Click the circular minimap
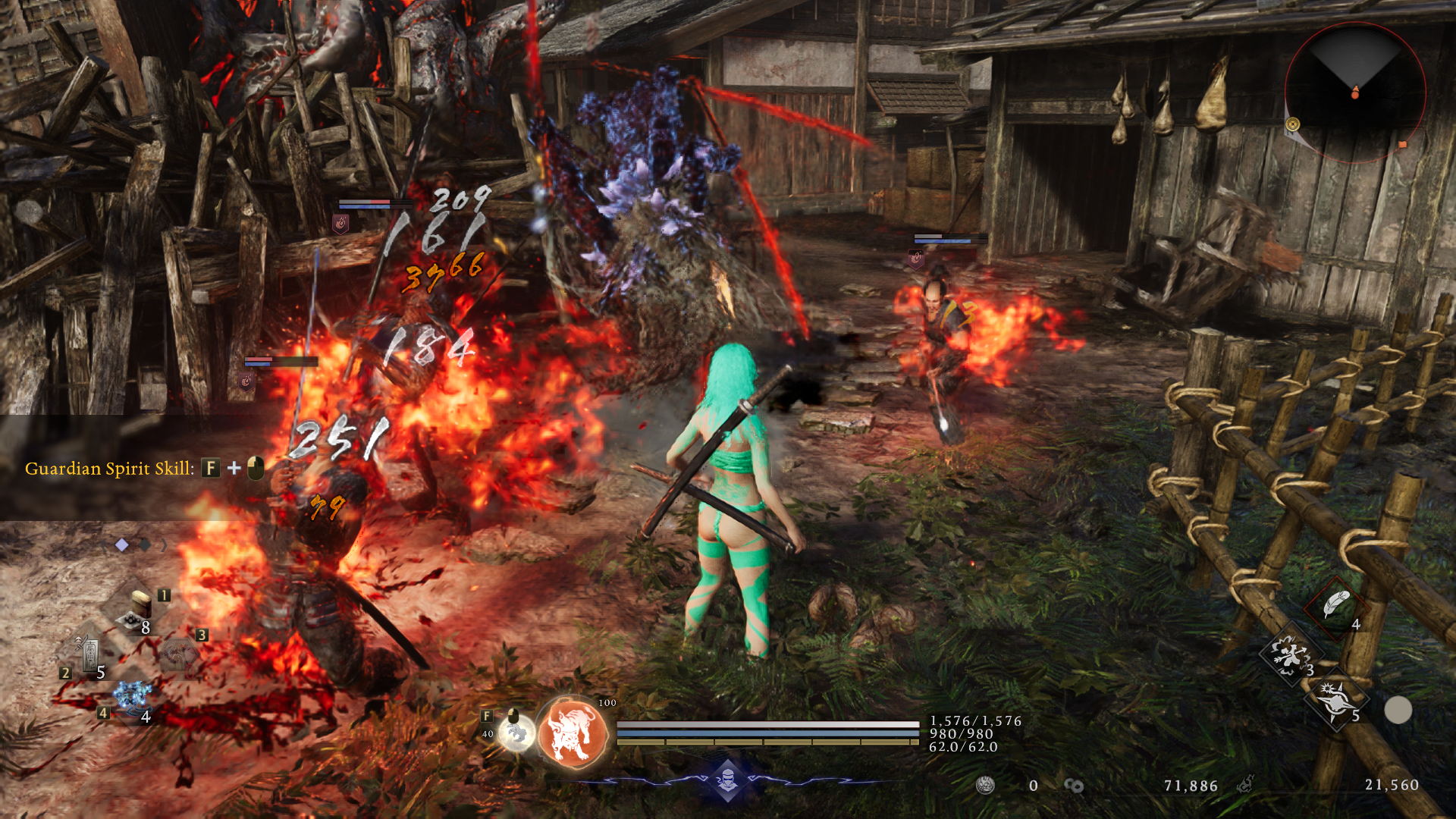This screenshot has height=819, width=1456. click(1355, 93)
